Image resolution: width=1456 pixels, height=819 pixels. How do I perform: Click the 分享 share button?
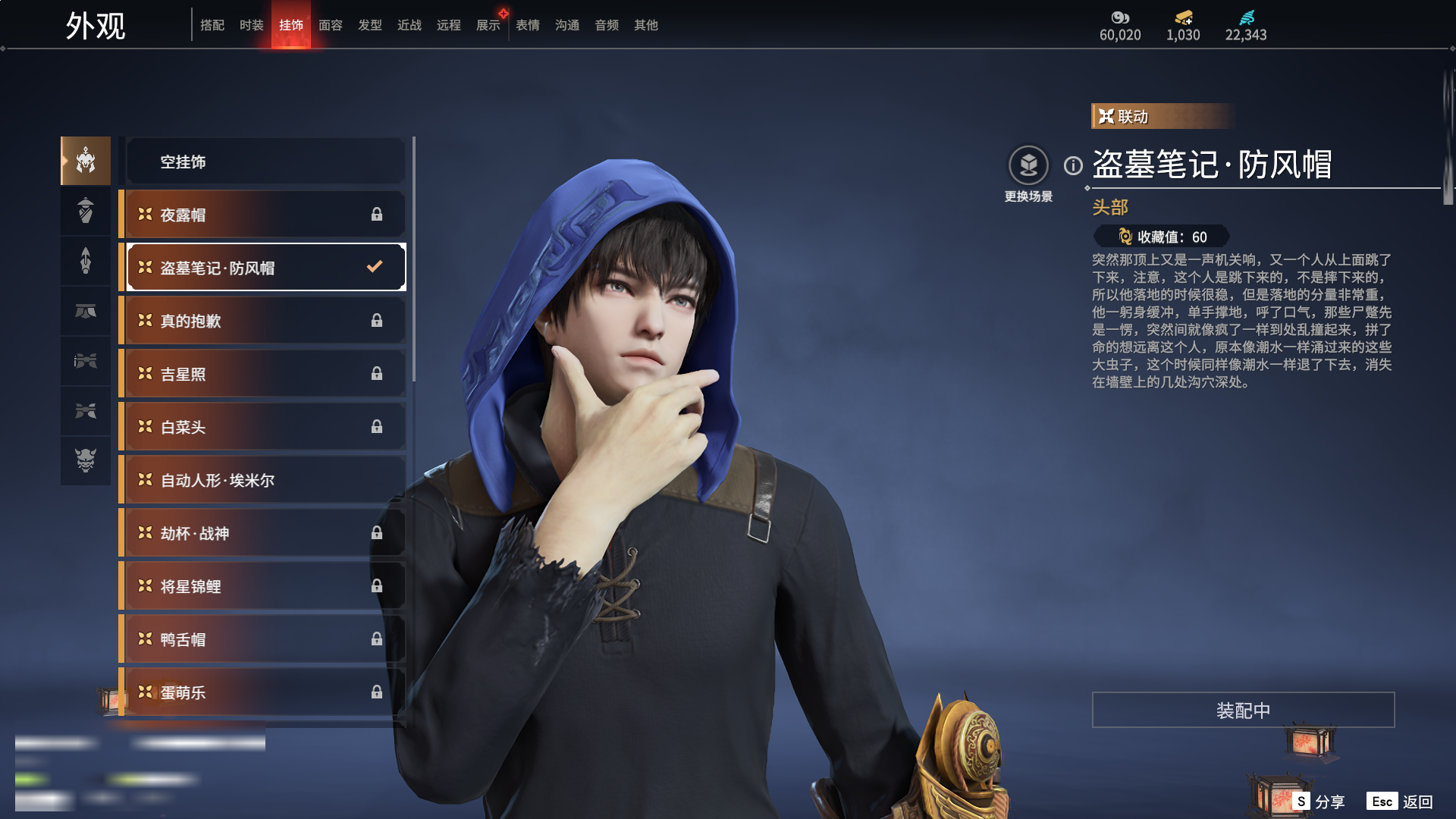click(1319, 802)
